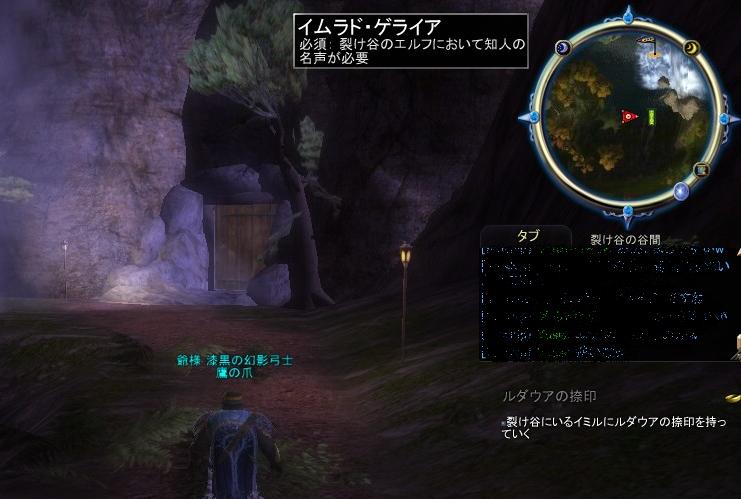Click the top blue gem on minimap
Viewport: 741px width, 499px height.
tap(627, 14)
